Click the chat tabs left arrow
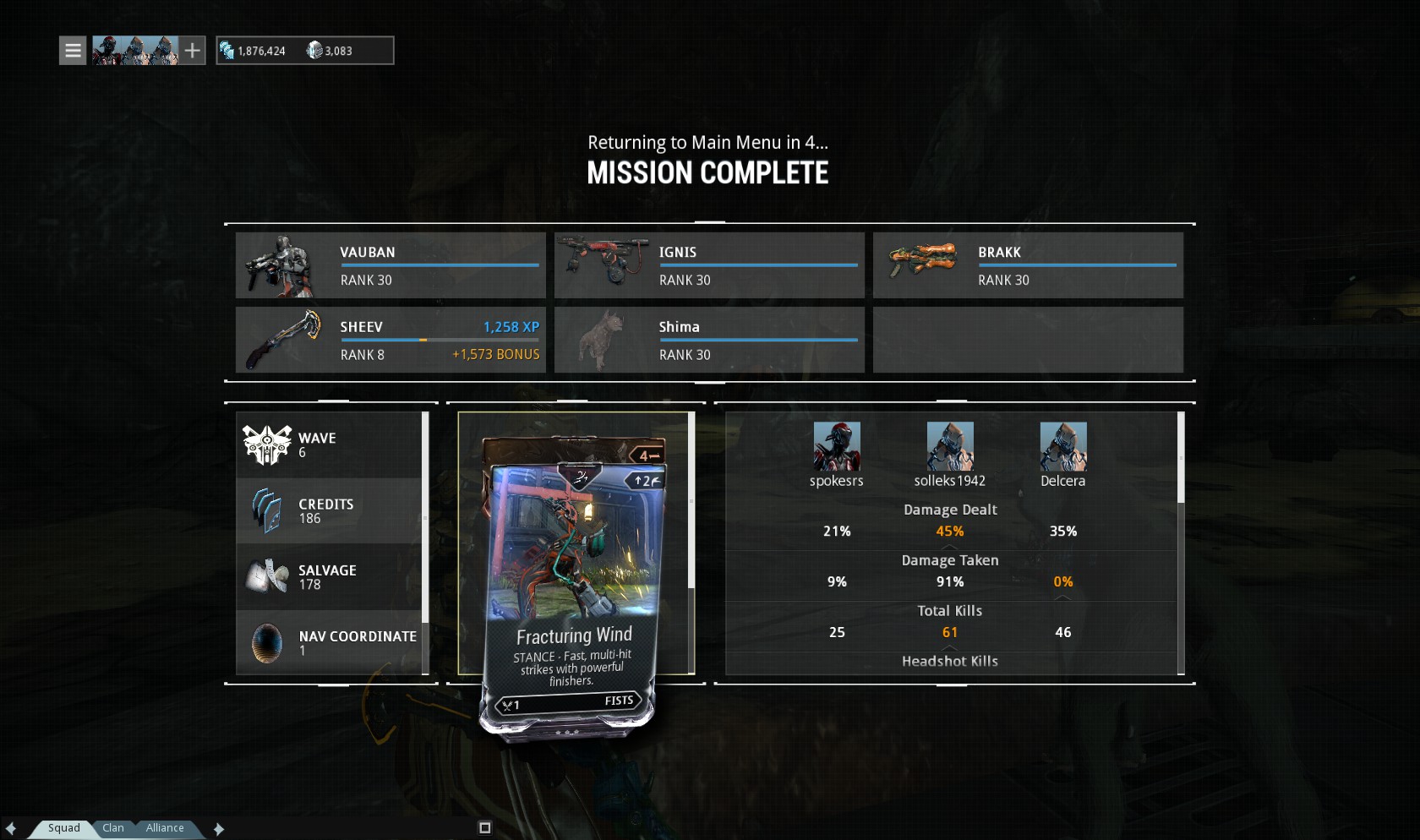Screen dimensions: 1420x840 pos(10,829)
